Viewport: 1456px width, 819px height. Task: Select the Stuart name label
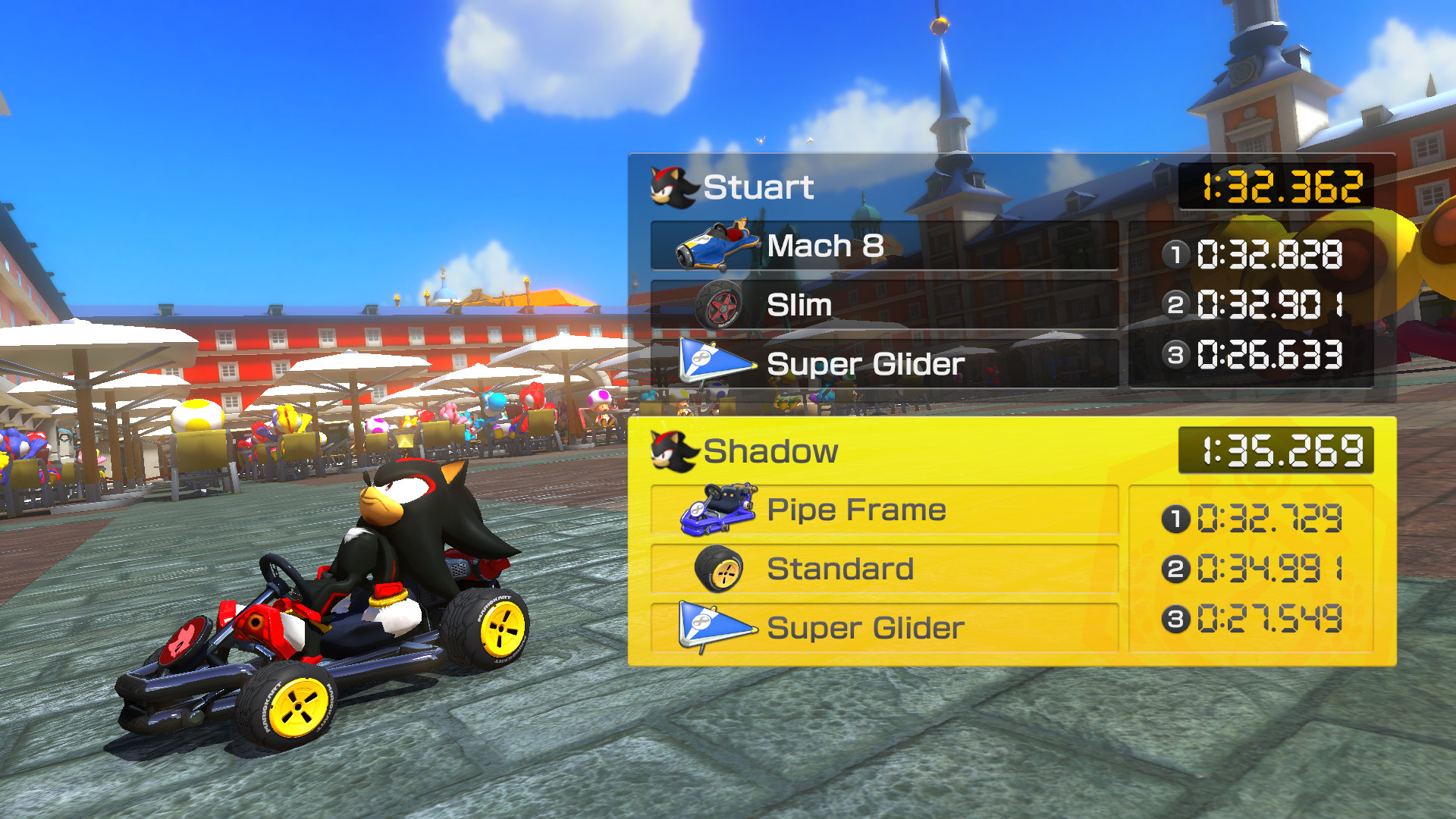(x=758, y=186)
